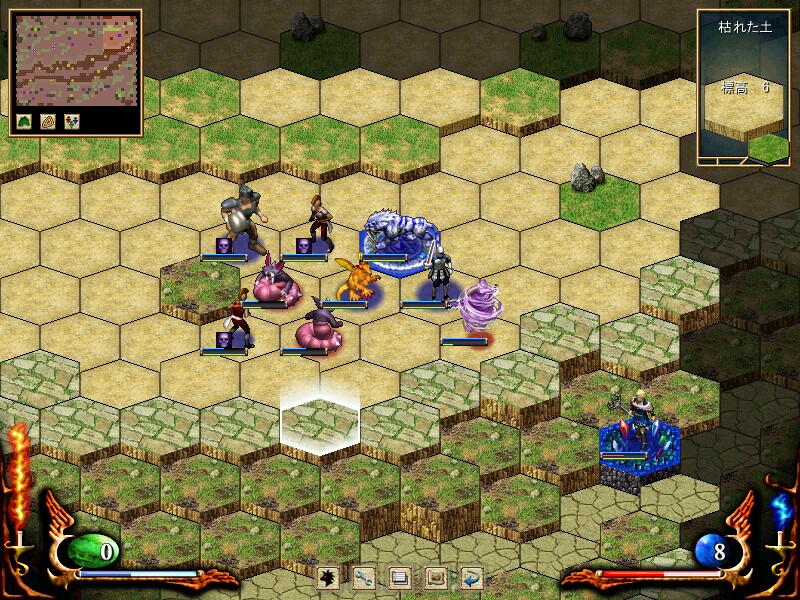Toggle the green terrain minimap filter
Viewport: 800px width, 600px height.
pyautogui.click(x=24, y=122)
